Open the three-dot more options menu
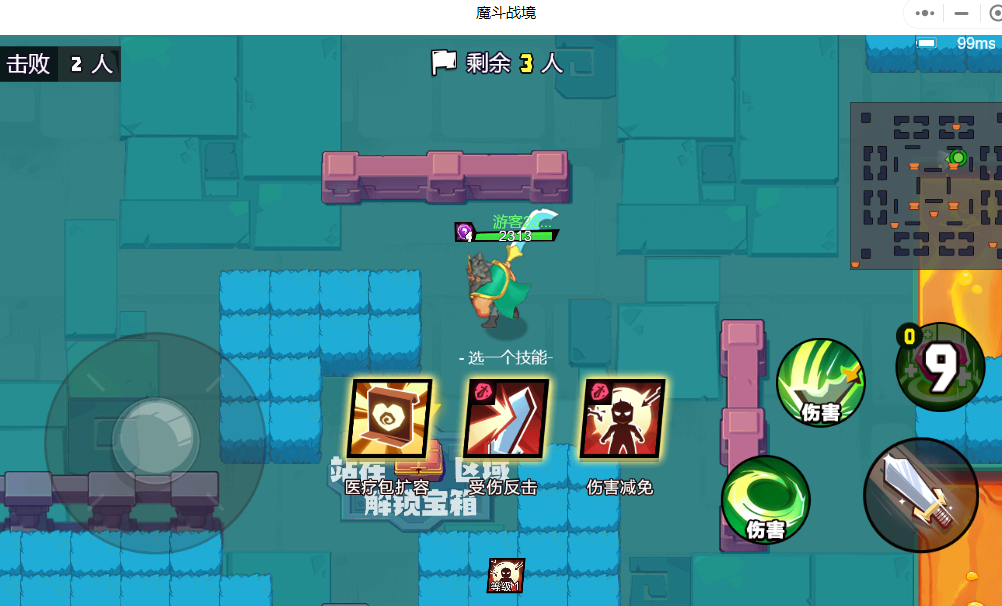 925,14
